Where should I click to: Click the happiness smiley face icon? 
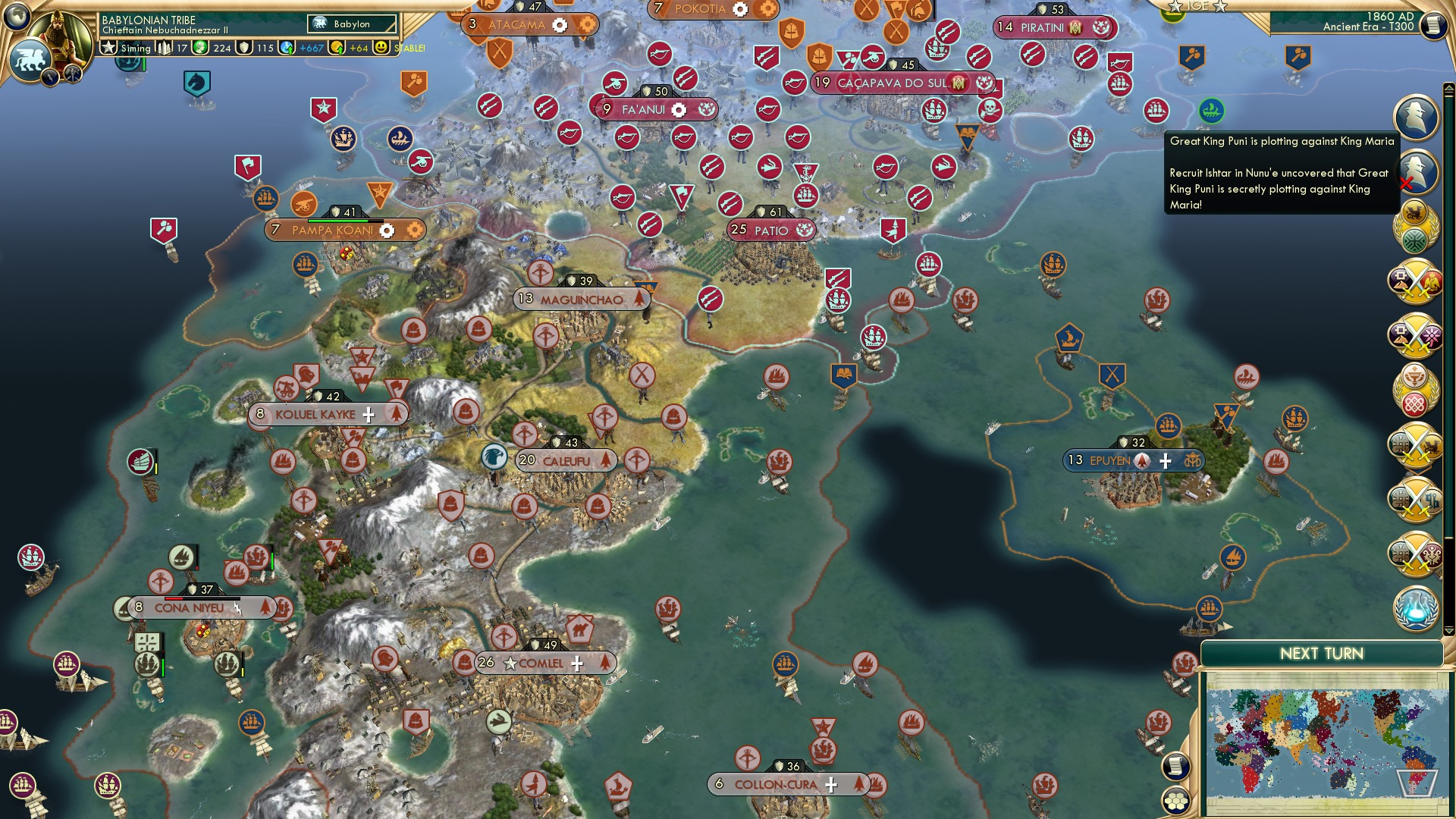(381, 47)
